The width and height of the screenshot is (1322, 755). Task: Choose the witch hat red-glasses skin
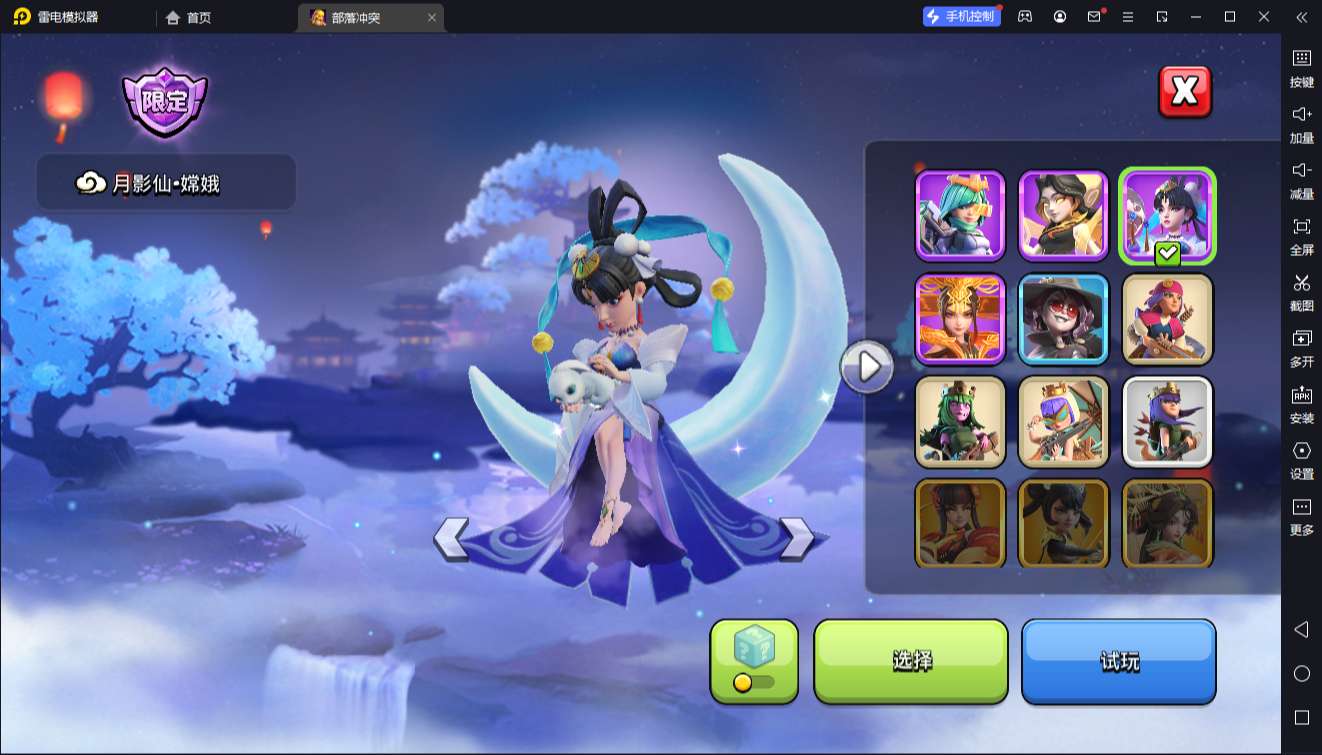[1064, 319]
